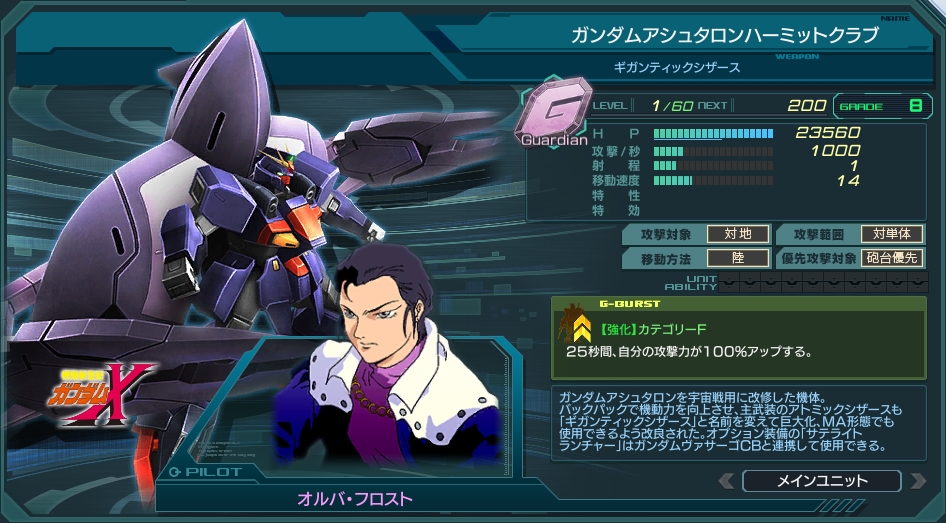This screenshot has width=946, height=523.
Task: Advance to the next unit with the right arrow
Action: [917, 481]
